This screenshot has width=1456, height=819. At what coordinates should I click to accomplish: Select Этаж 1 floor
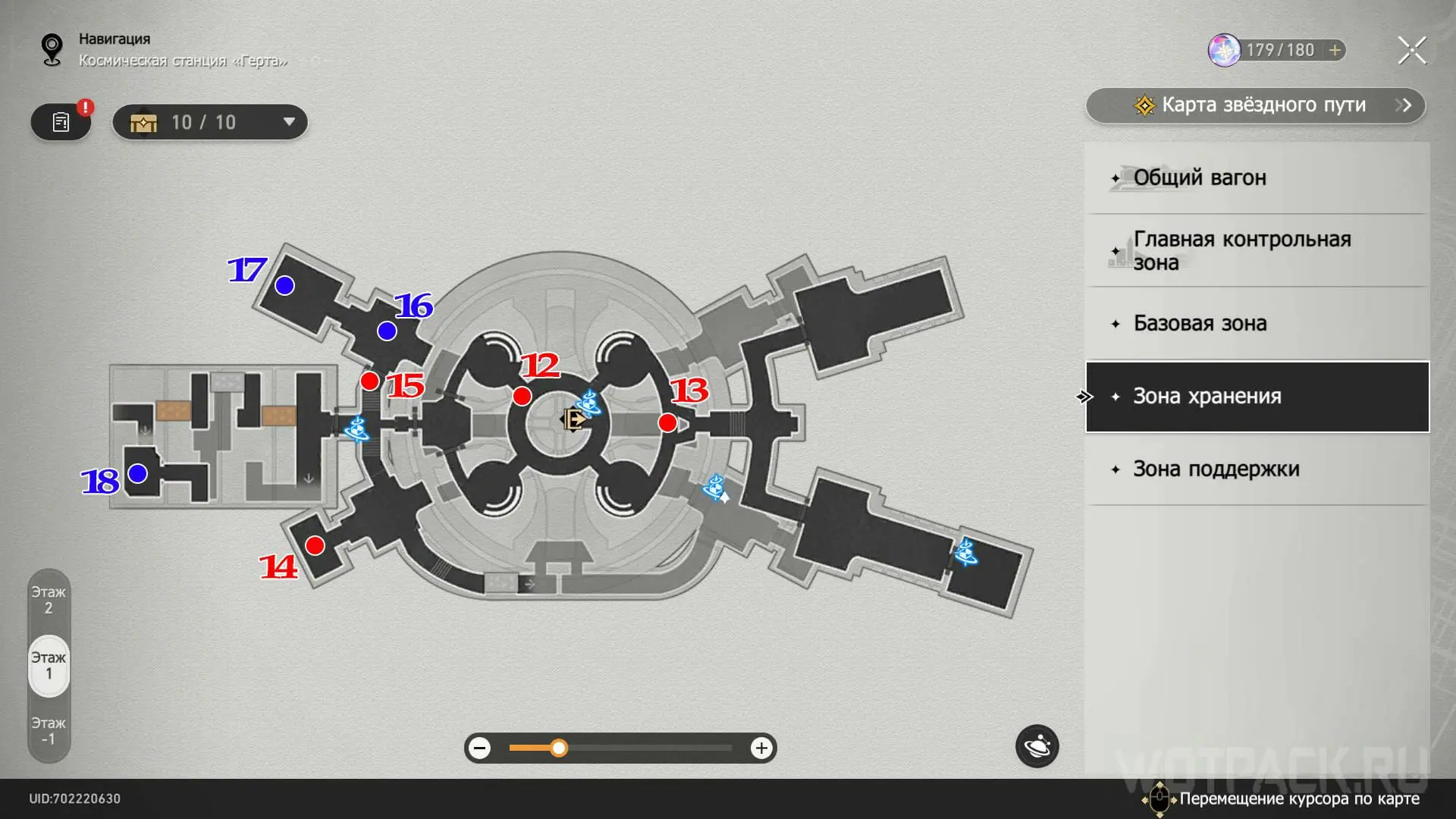click(x=49, y=665)
